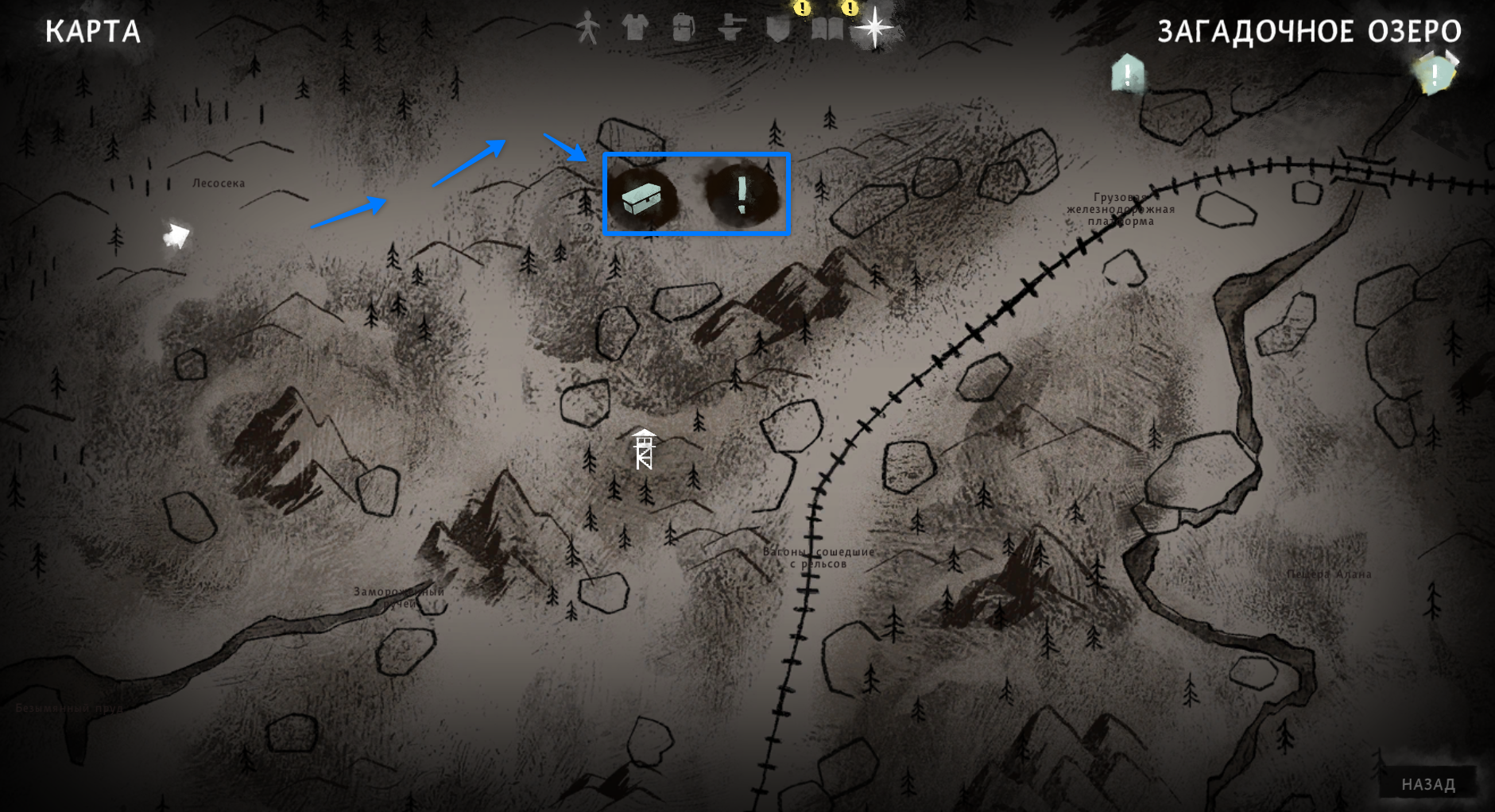The image size is (1495, 812).
Task: Select the chest marker on the map
Action: pyautogui.click(x=641, y=198)
